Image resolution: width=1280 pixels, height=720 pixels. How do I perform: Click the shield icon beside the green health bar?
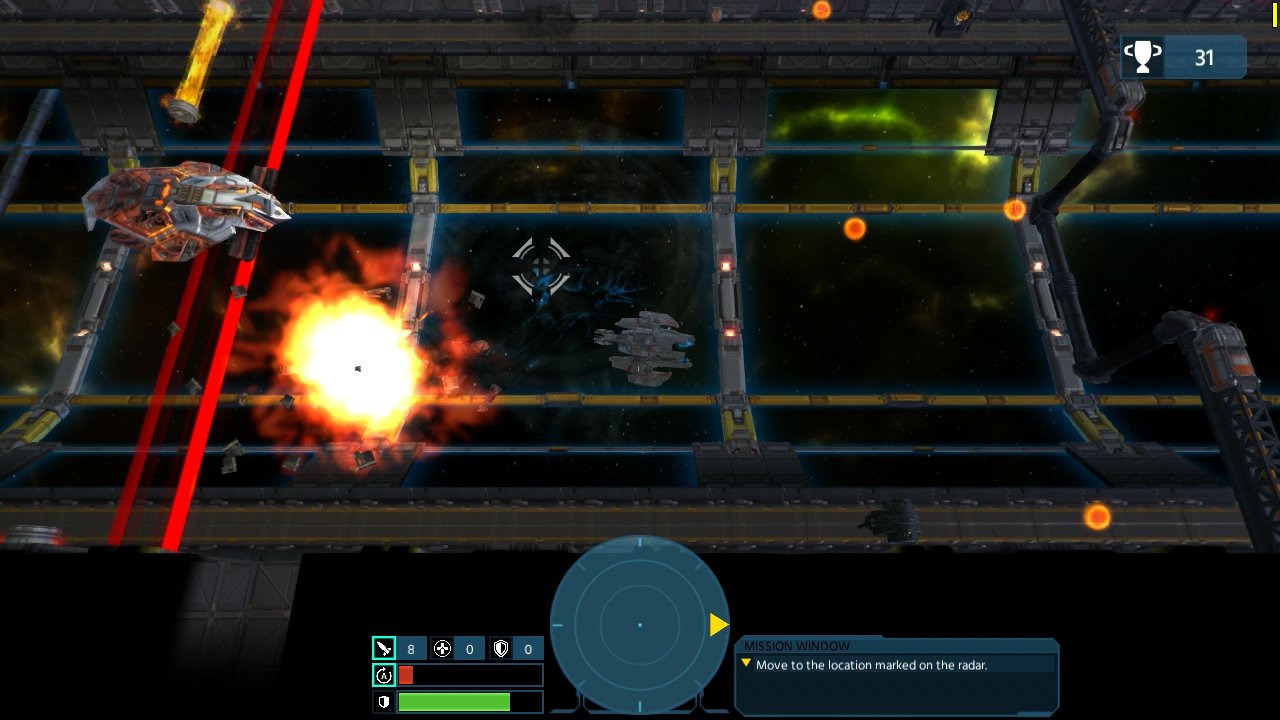click(x=385, y=702)
